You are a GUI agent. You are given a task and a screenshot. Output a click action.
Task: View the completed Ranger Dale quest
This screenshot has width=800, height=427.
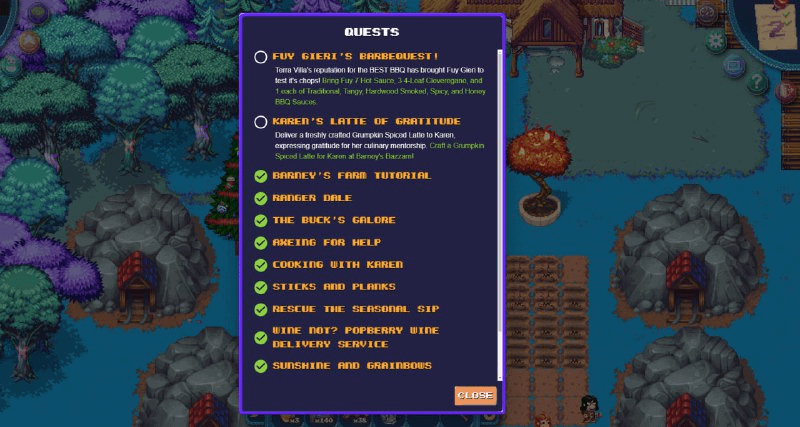click(312, 198)
